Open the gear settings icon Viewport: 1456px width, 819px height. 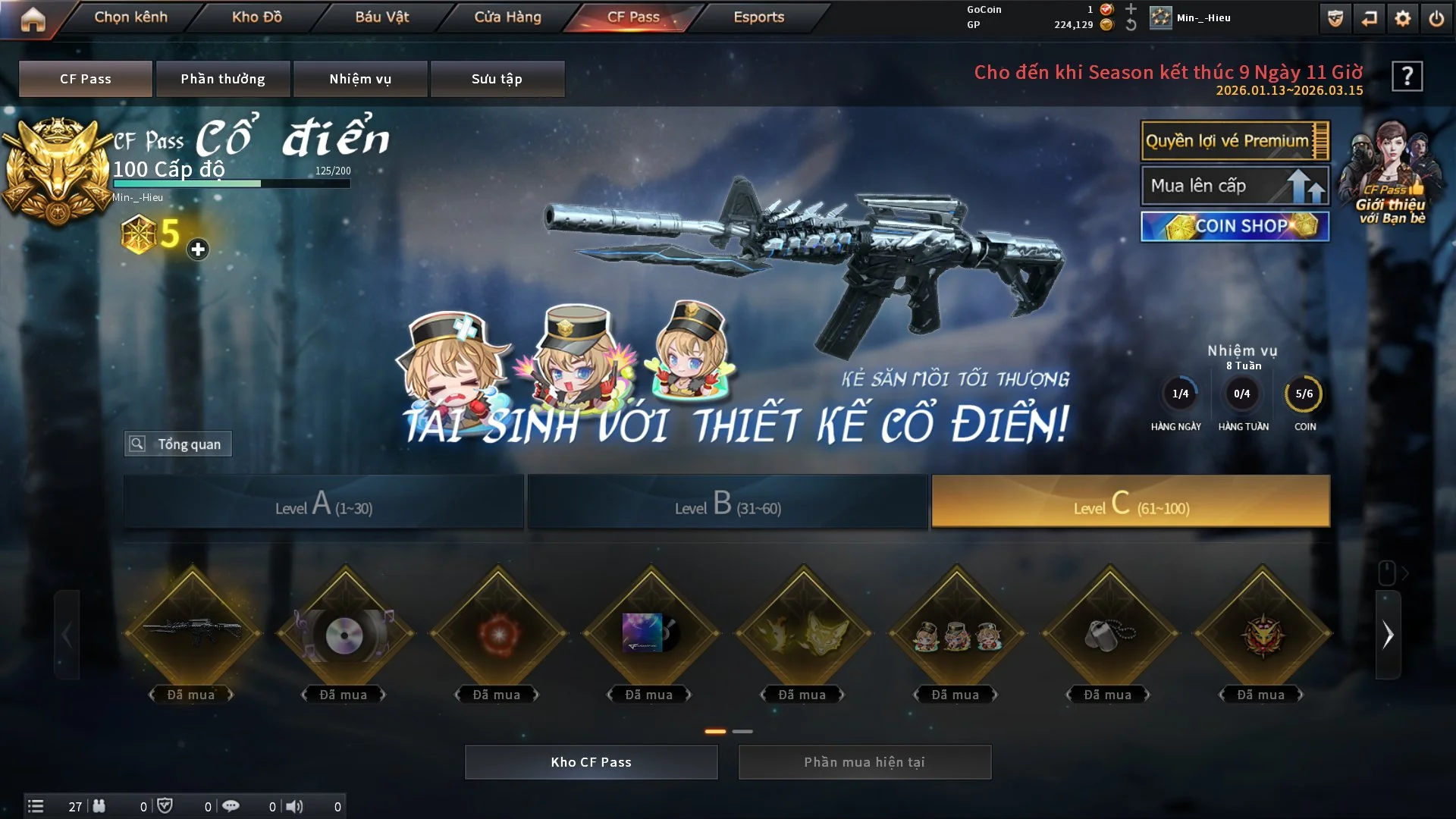(x=1403, y=18)
